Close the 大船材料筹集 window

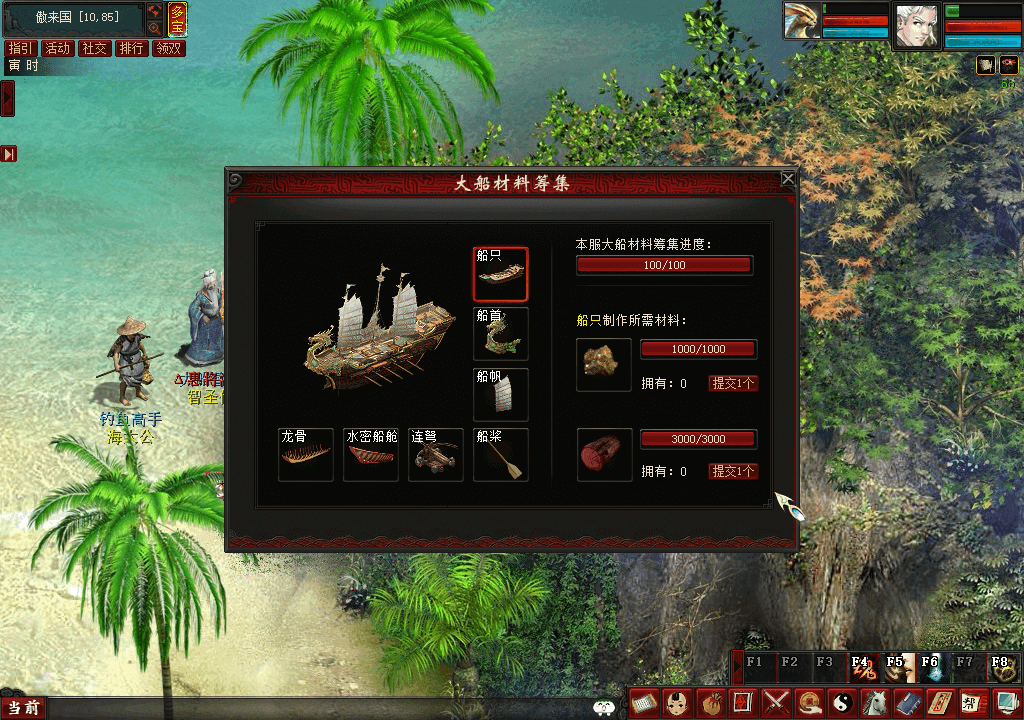(788, 179)
